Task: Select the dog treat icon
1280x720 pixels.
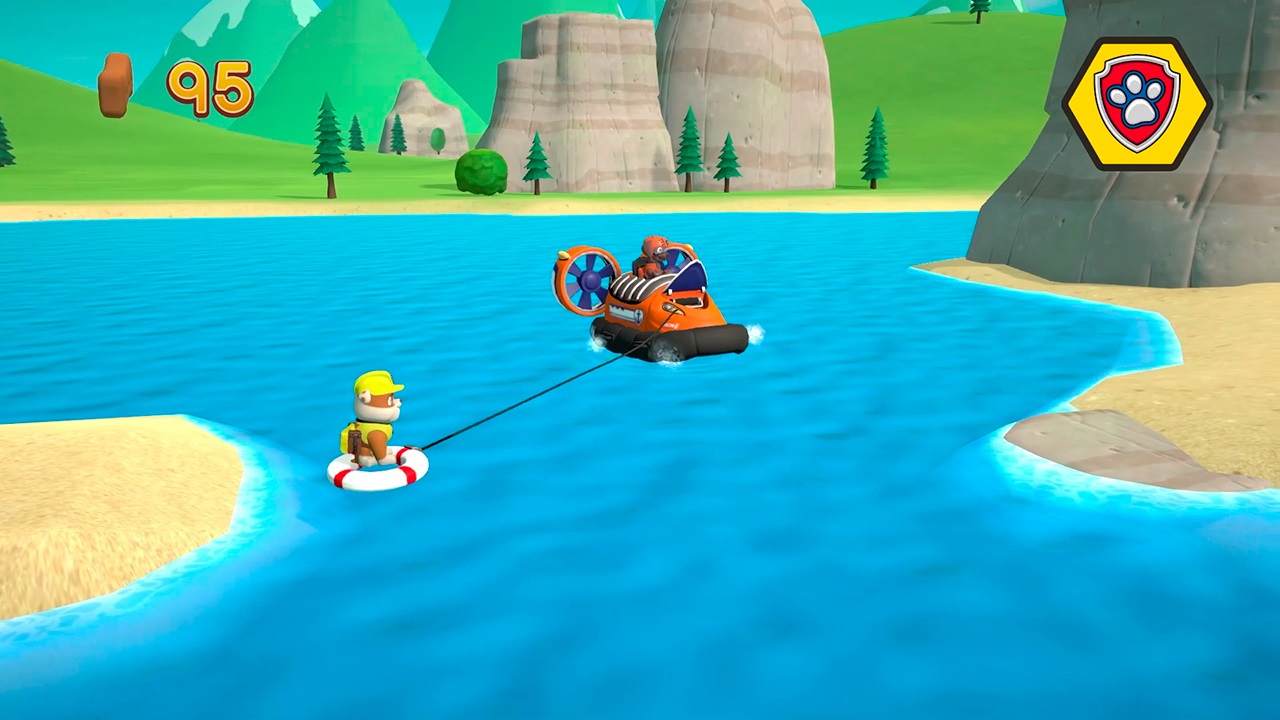Action: click(x=115, y=85)
